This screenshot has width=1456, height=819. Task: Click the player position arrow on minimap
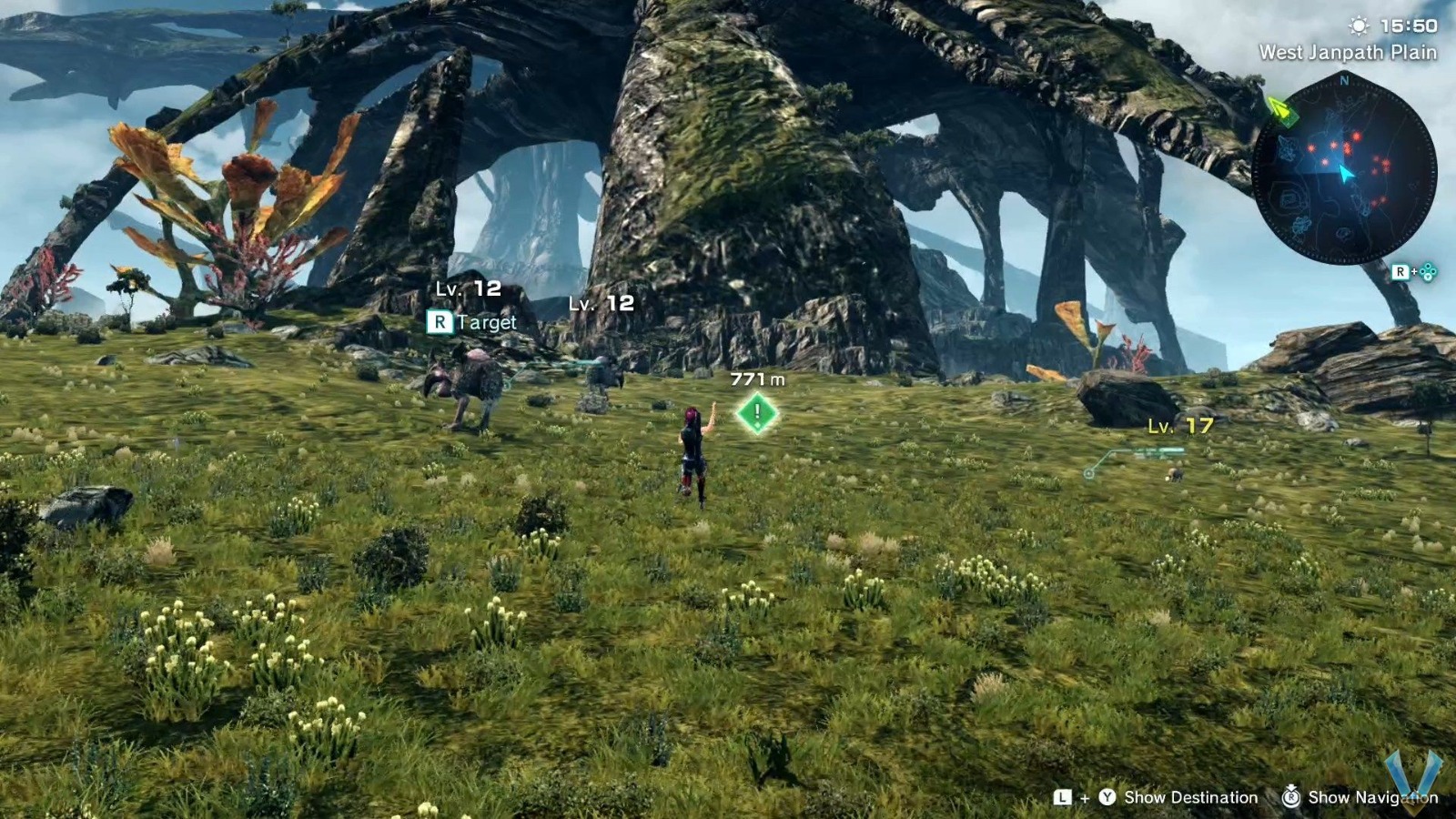[x=1346, y=172]
